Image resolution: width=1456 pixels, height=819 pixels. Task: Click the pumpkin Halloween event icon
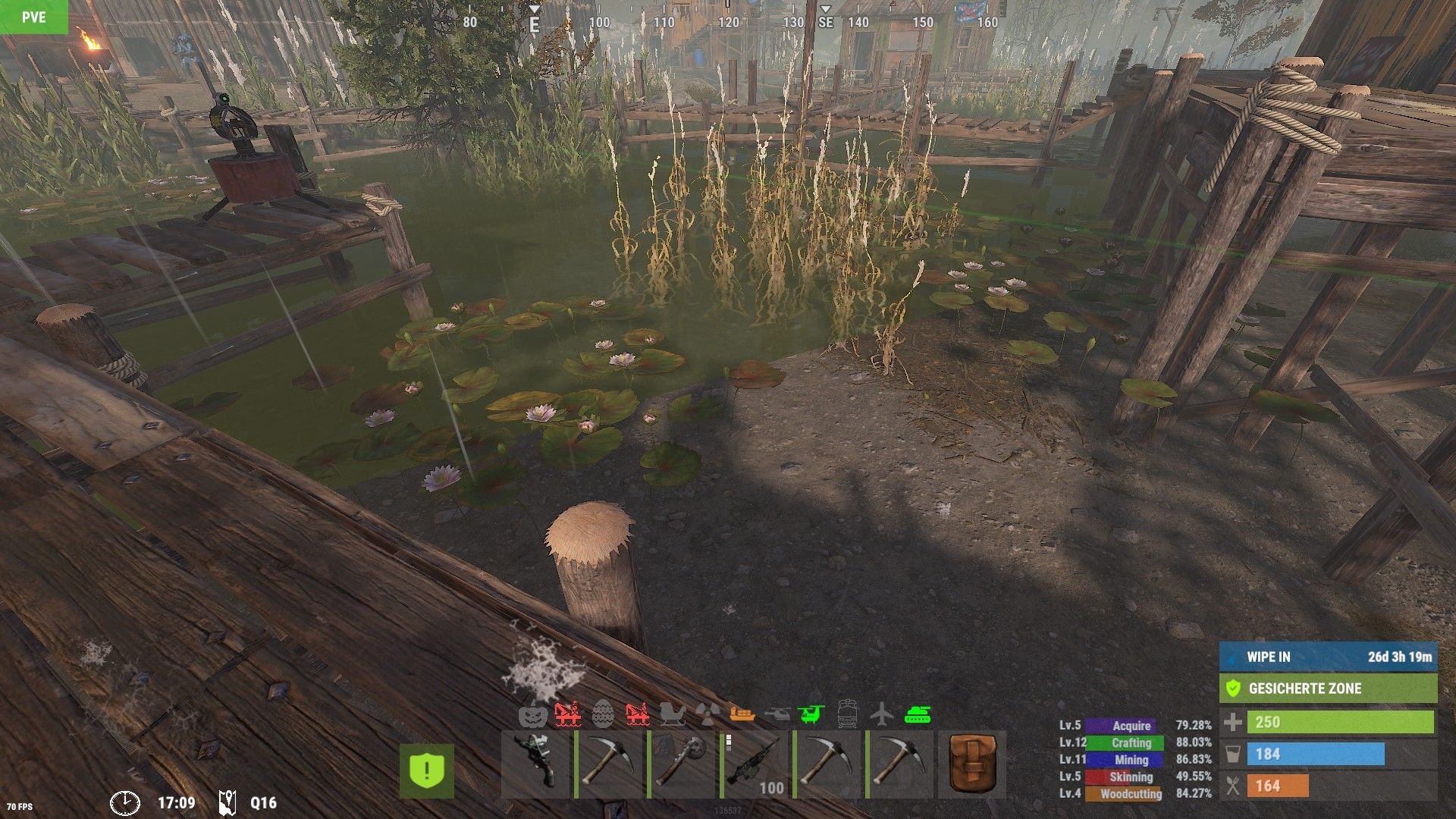(533, 714)
